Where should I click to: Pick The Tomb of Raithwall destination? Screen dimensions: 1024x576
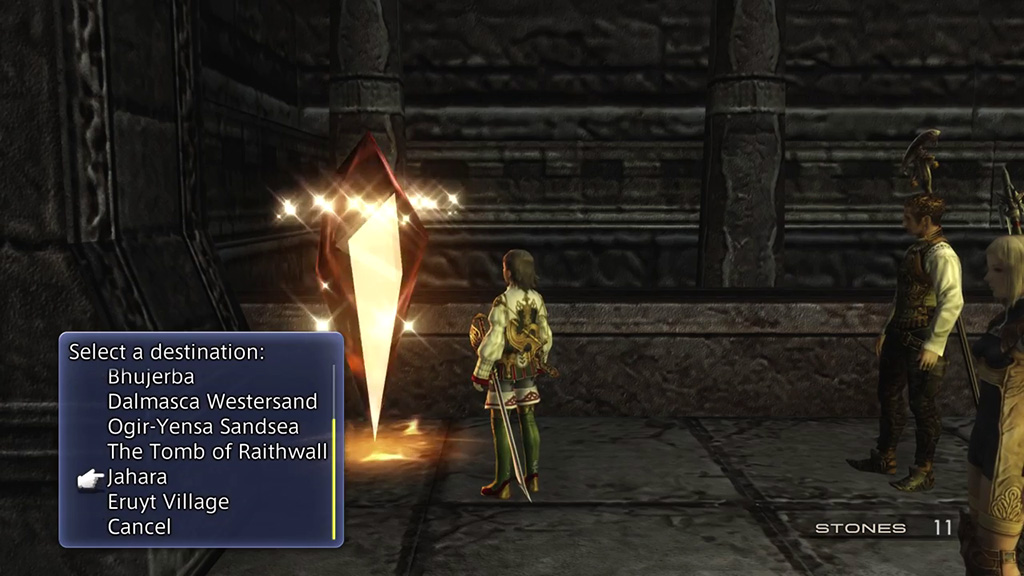tap(217, 452)
